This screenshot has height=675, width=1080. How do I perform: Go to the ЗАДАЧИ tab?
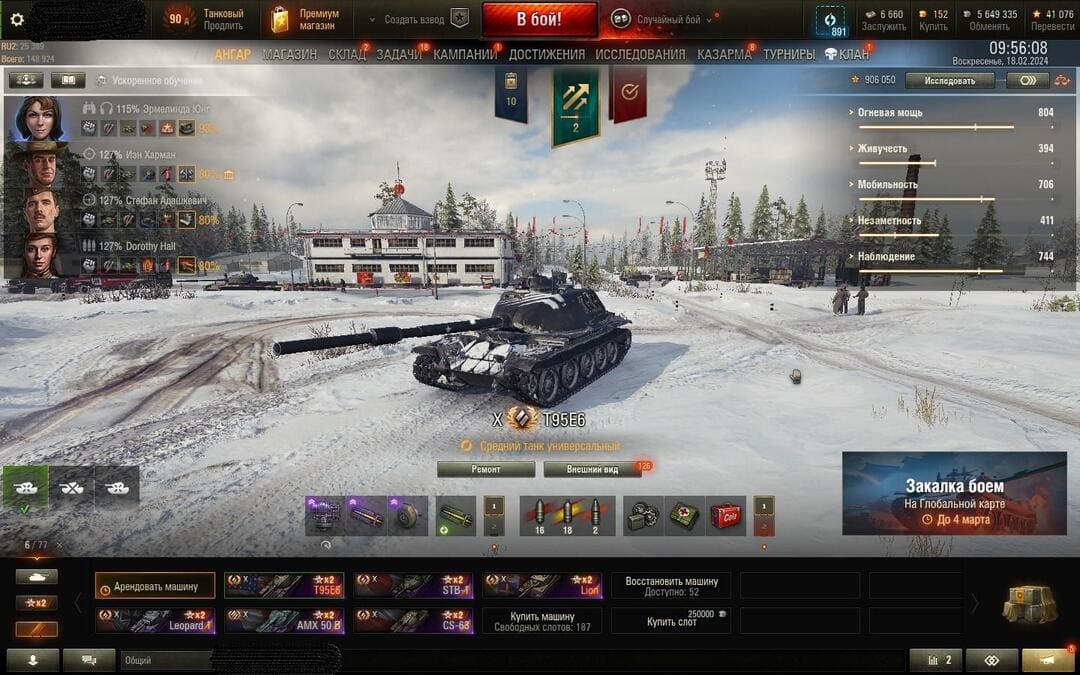point(399,54)
